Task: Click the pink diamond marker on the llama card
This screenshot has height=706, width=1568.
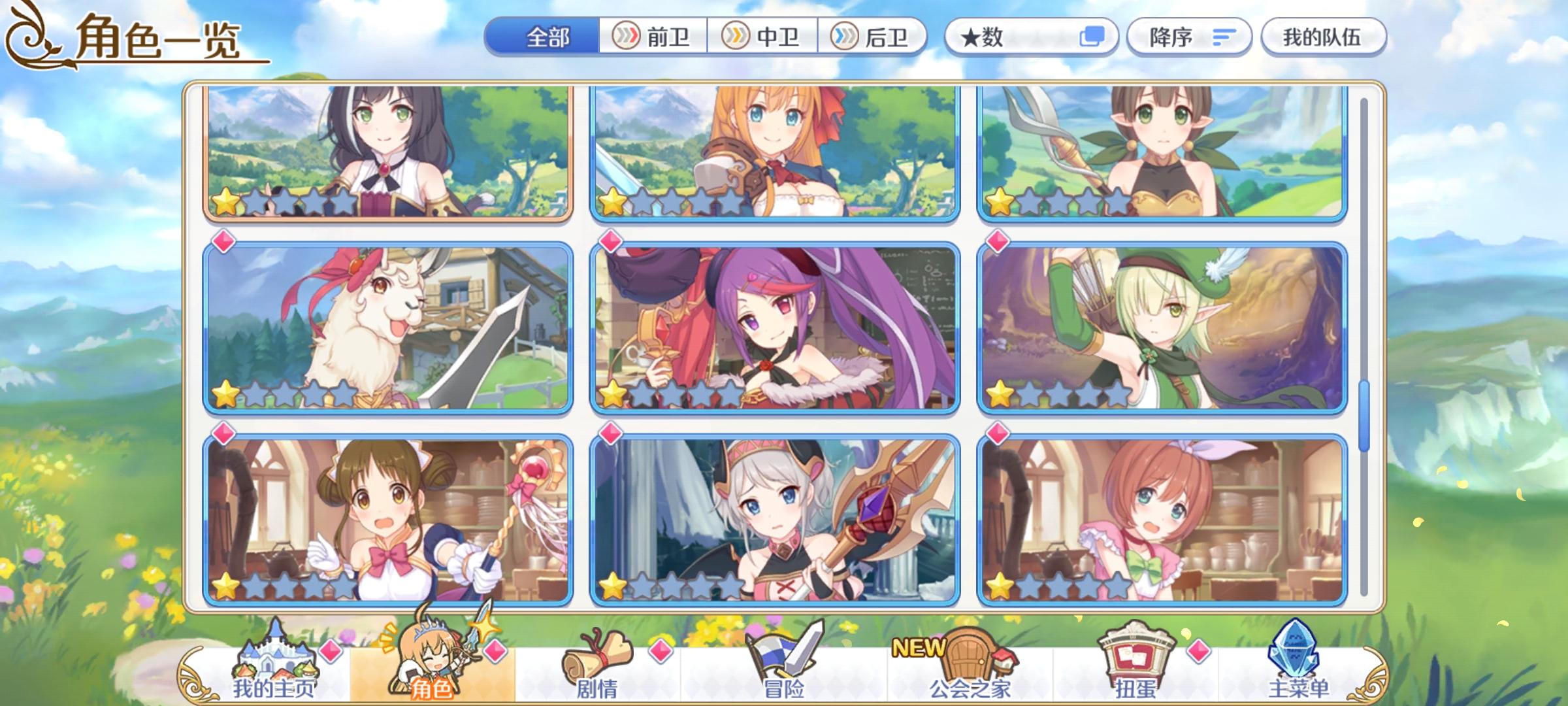Action: coord(223,242)
